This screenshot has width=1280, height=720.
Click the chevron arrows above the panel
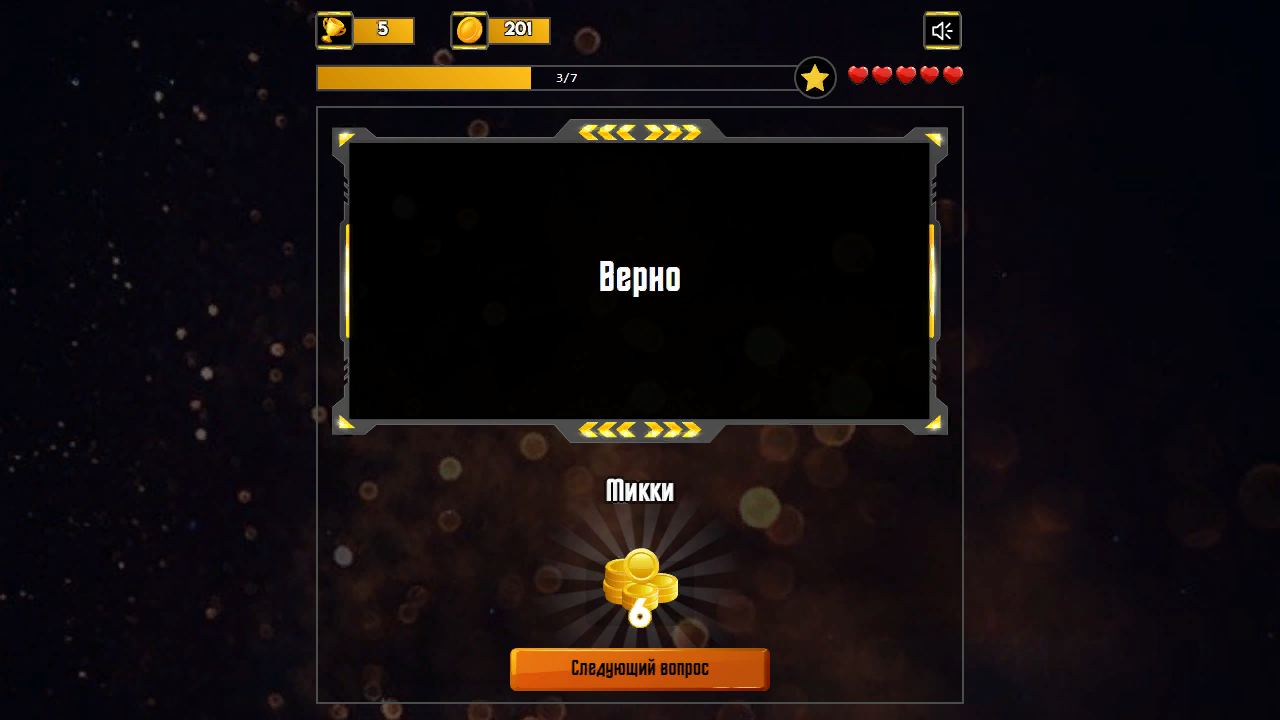[x=640, y=130]
